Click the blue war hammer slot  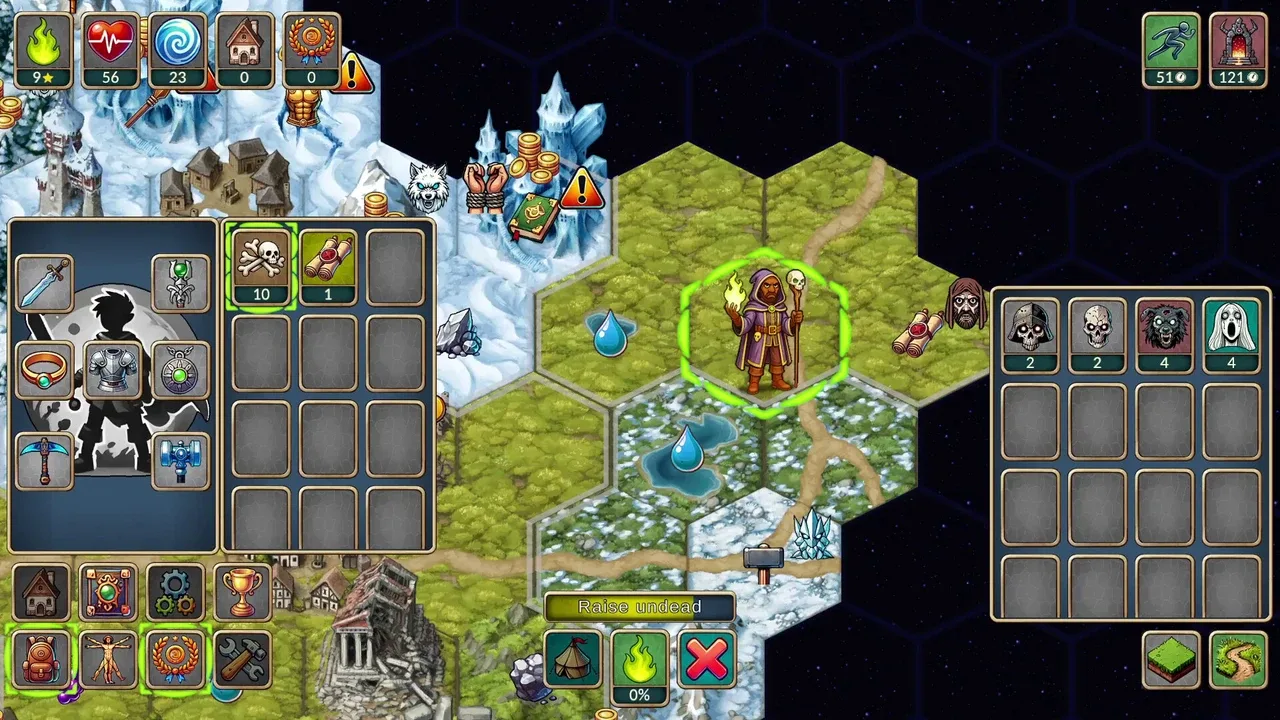pyautogui.click(x=180, y=460)
